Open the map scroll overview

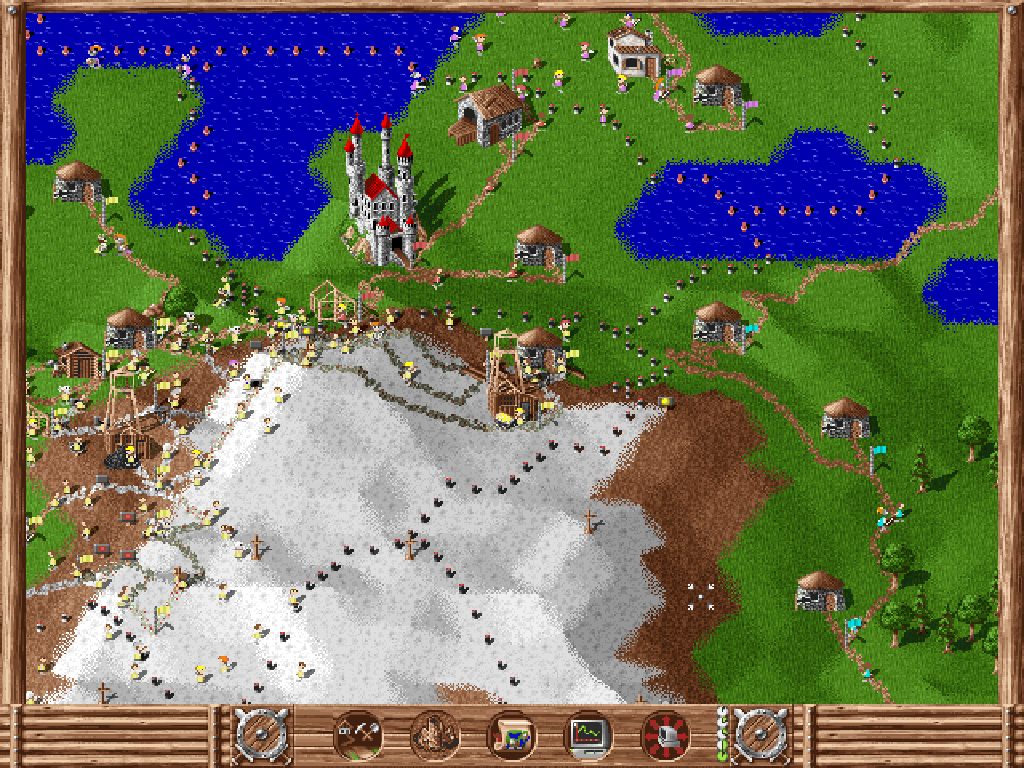click(511, 737)
